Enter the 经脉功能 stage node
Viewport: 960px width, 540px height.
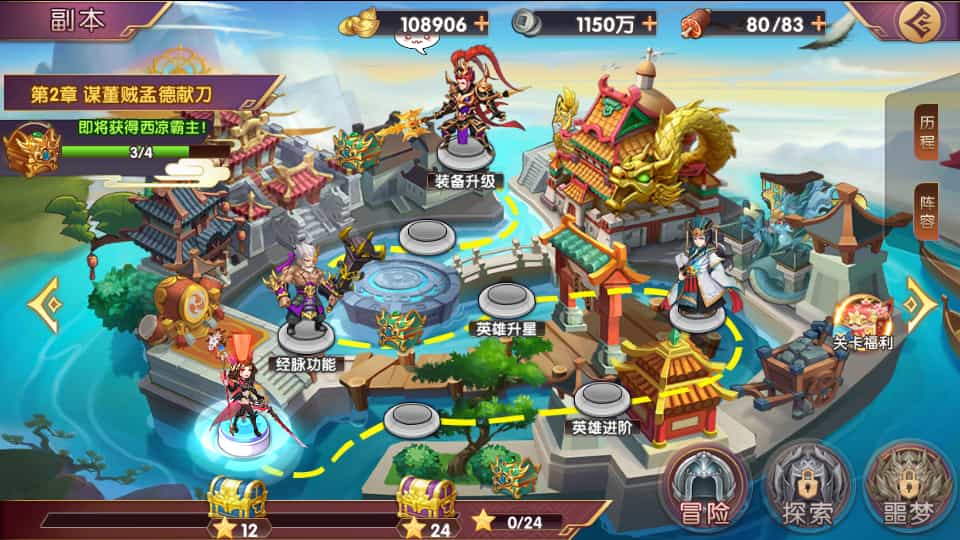point(306,331)
